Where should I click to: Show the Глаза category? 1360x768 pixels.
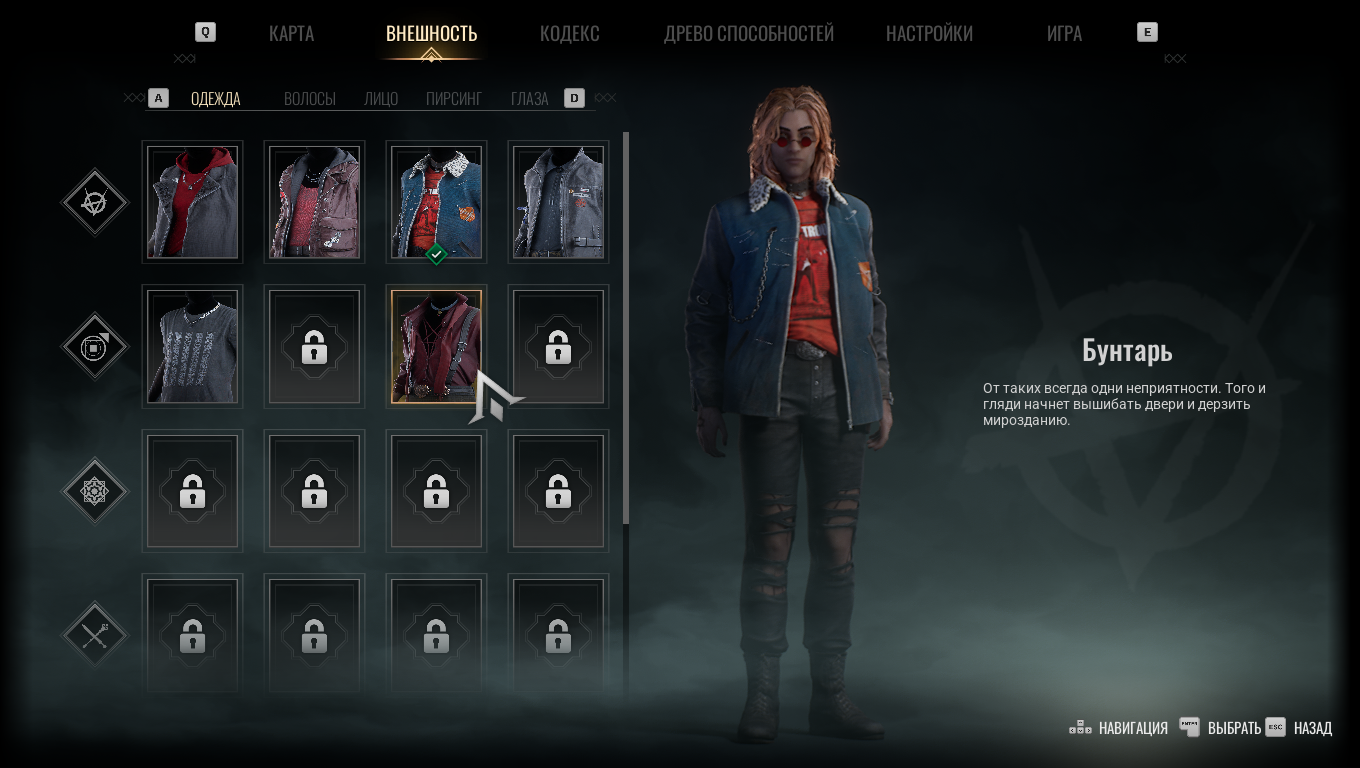[529, 98]
